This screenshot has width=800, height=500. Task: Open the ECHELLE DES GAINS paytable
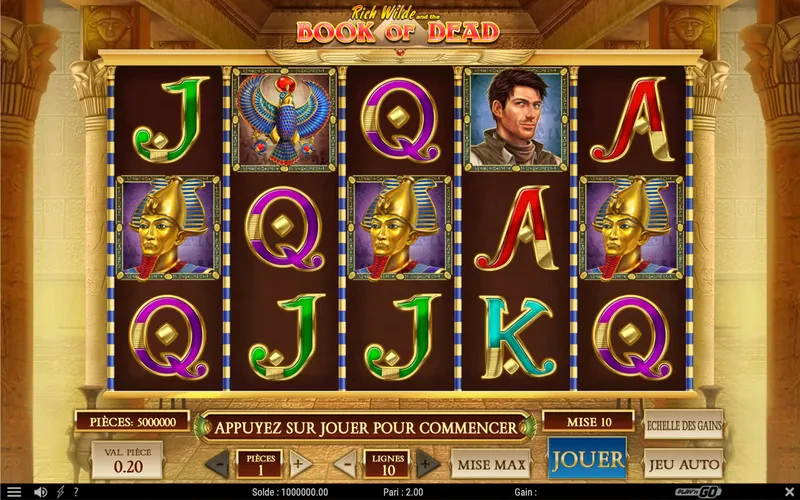(684, 424)
